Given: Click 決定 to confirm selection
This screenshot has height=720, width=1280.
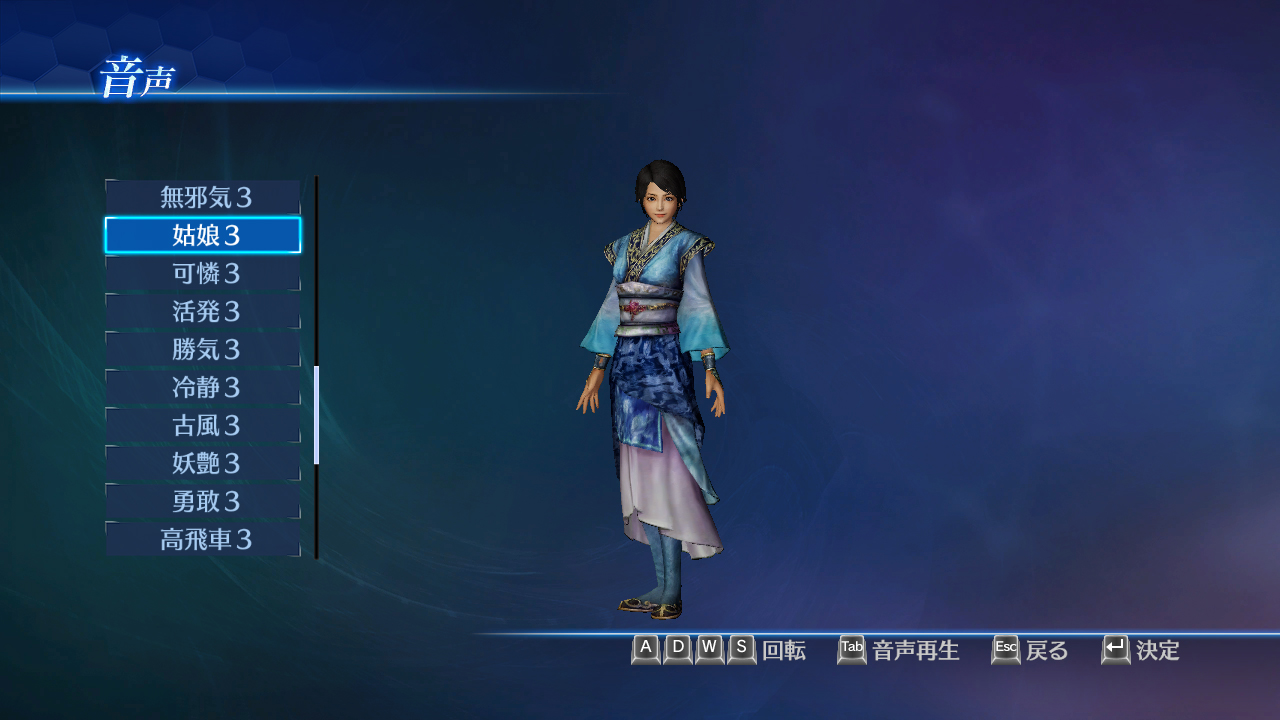Looking at the screenshot, I should pos(1160,651).
